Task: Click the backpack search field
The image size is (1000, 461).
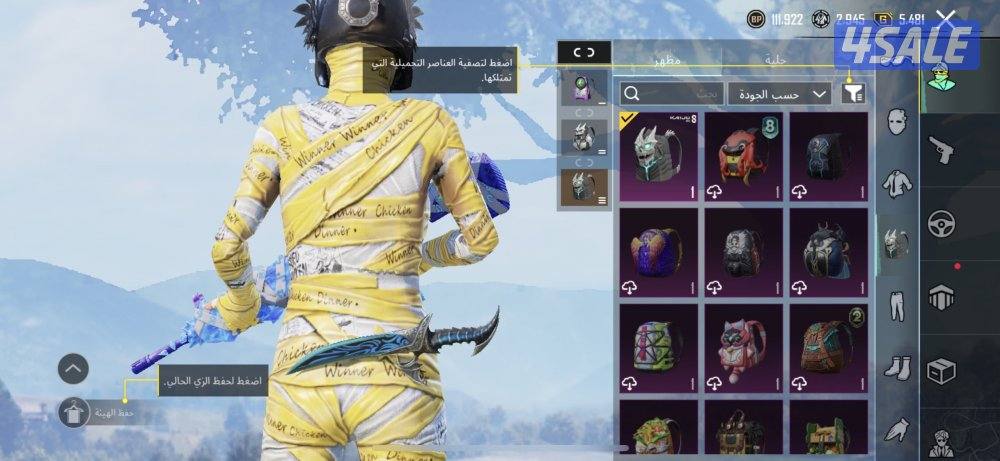Action: (670, 94)
